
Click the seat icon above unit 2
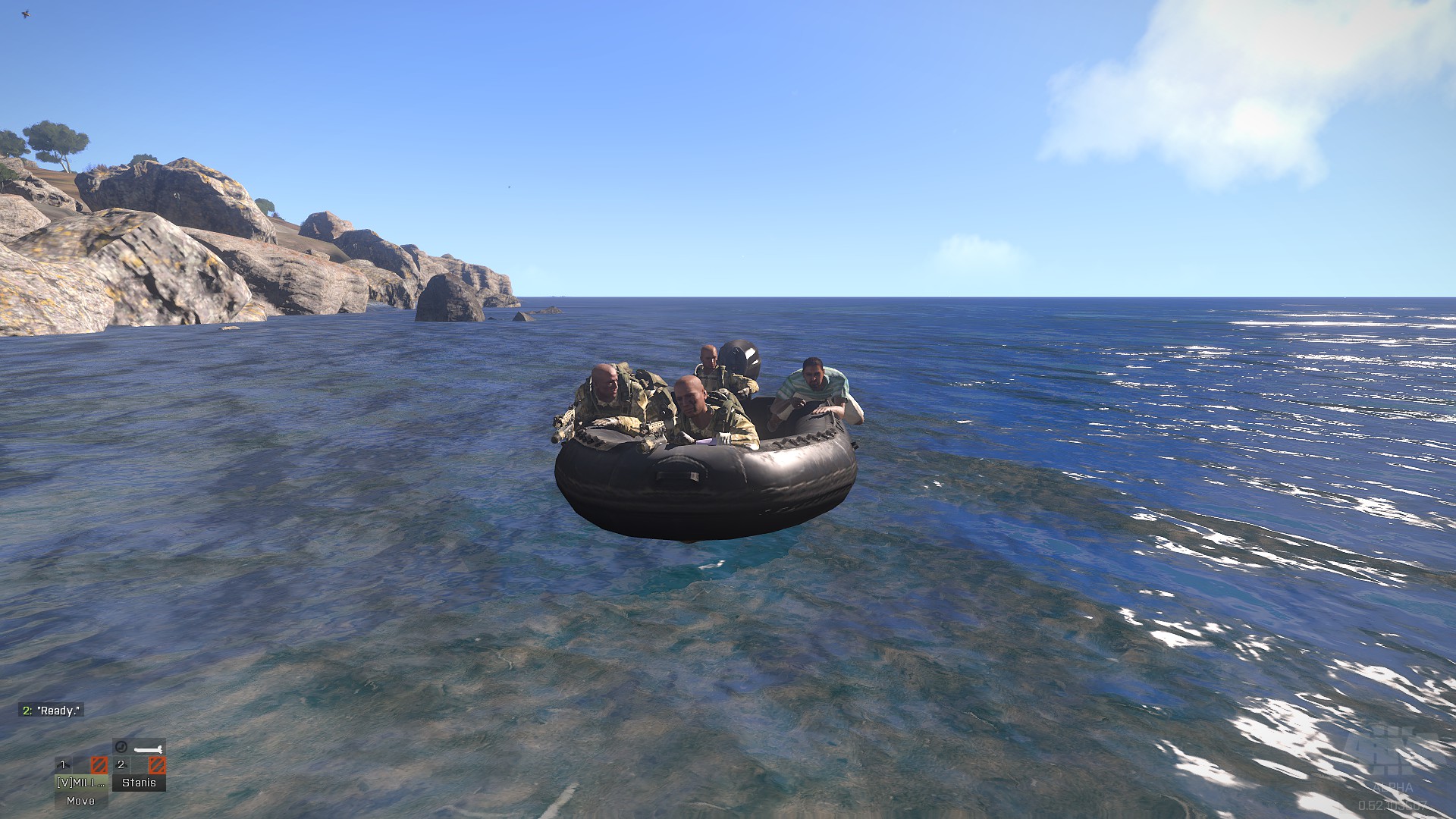pos(121,748)
